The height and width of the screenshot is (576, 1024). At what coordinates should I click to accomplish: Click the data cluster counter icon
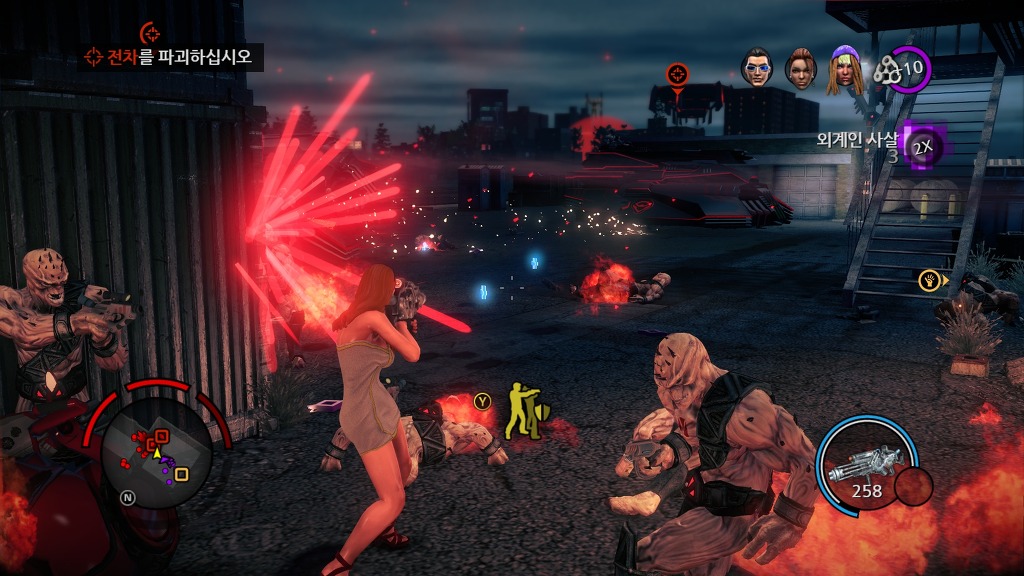(x=887, y=69)
